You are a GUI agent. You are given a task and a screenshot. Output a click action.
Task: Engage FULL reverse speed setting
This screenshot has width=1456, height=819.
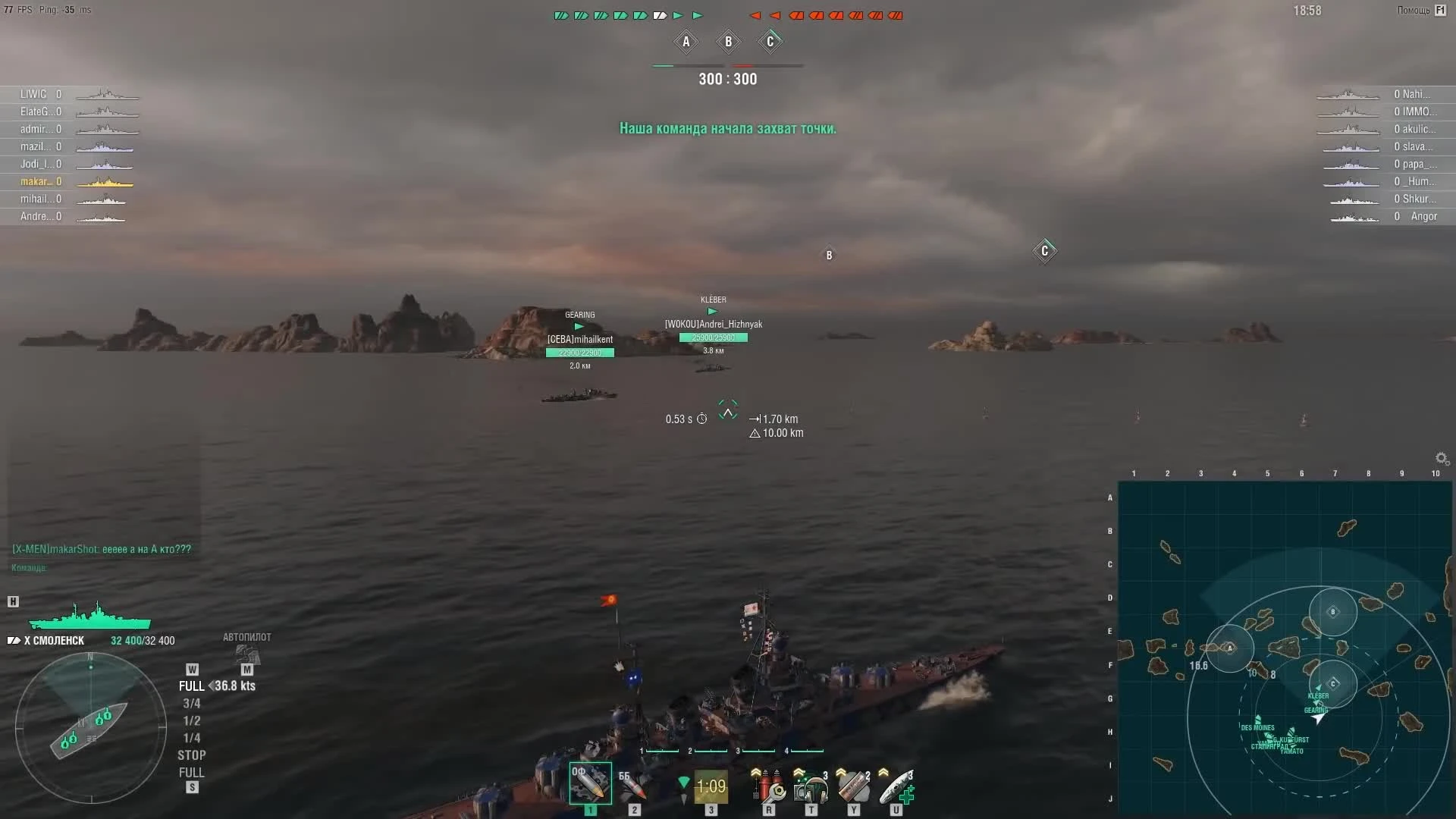(192, 772)
